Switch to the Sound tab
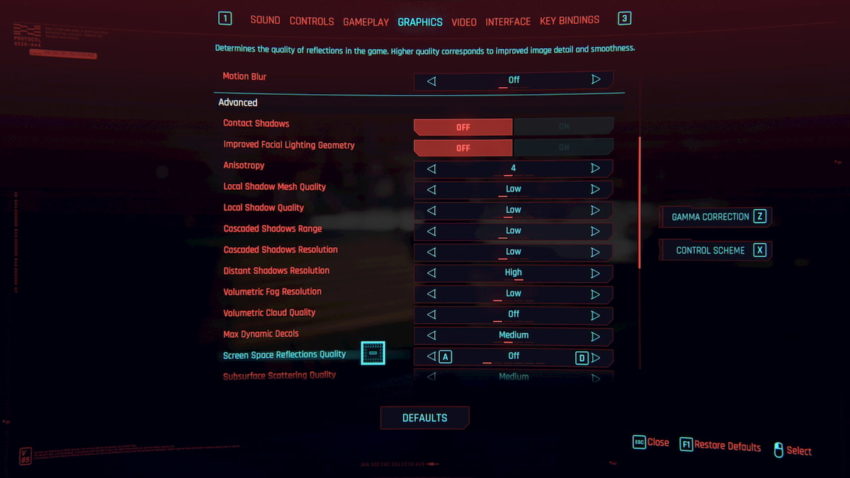850x478 pixels. click(x=265, y=20)
